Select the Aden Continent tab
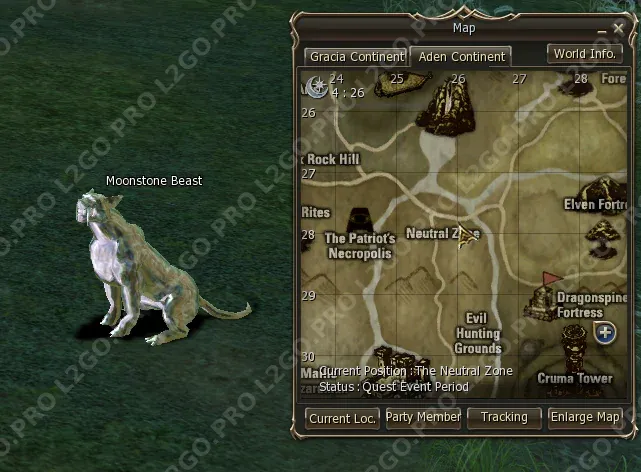The height and width of the screenshot is (472, 641). click(x=460, y=57)
